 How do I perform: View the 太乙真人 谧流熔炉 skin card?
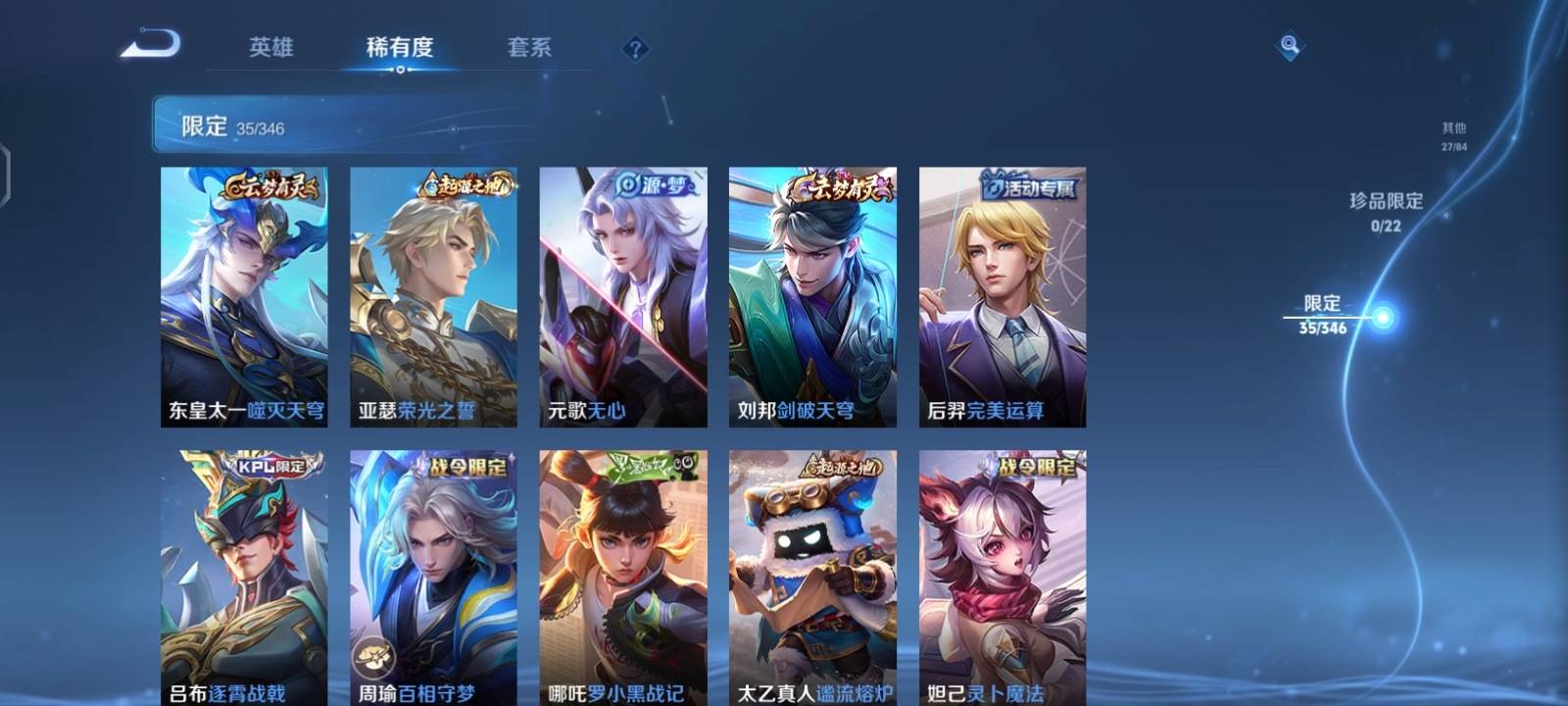pos(812,579)
